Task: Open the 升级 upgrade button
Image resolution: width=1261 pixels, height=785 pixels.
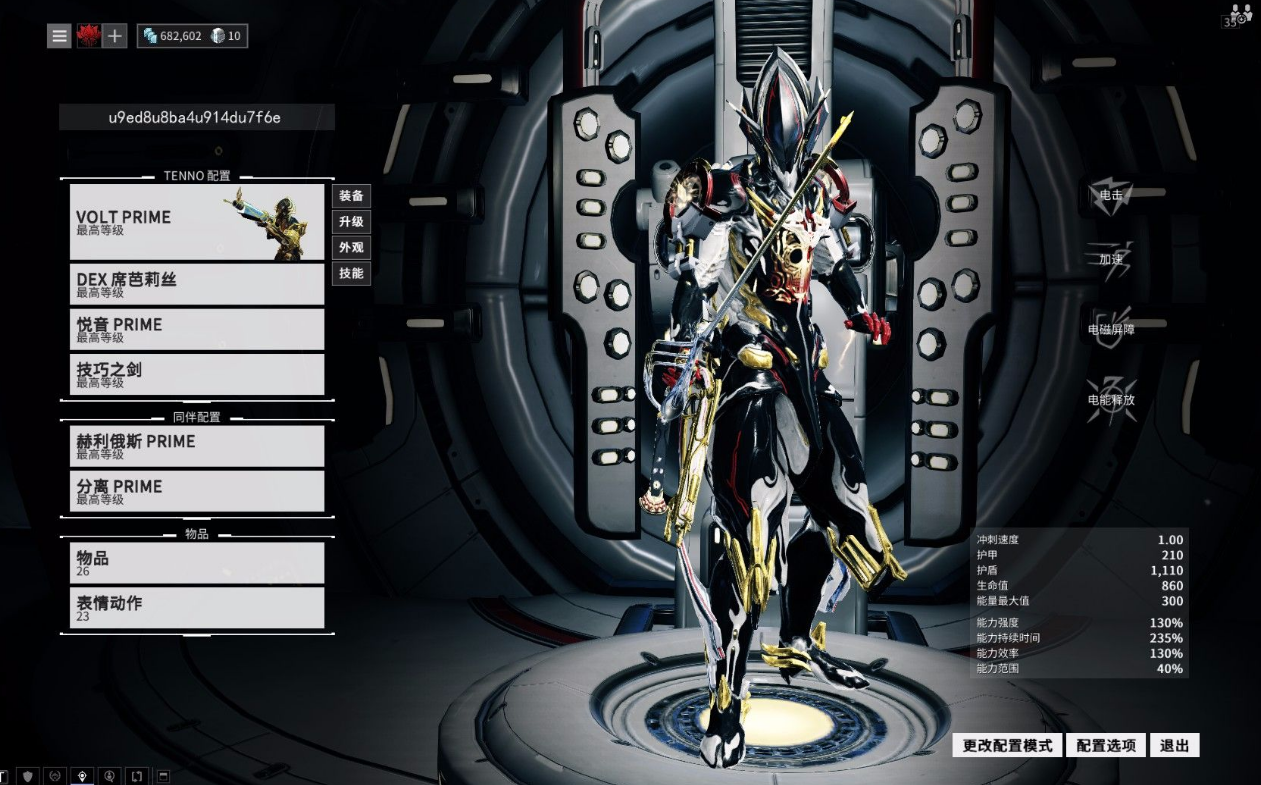Action: point(351,222)
